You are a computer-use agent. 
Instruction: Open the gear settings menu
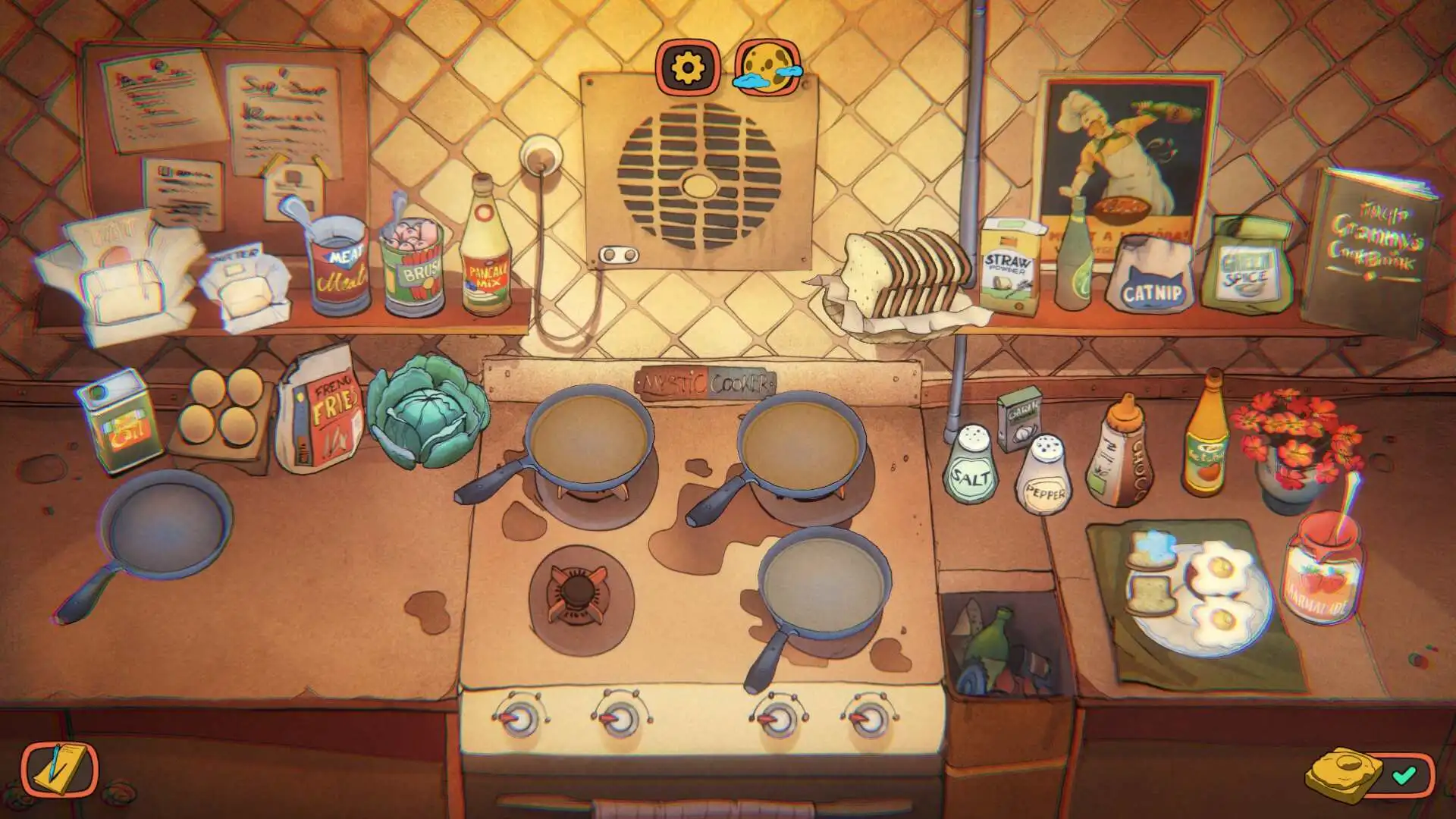click(688, 68)
